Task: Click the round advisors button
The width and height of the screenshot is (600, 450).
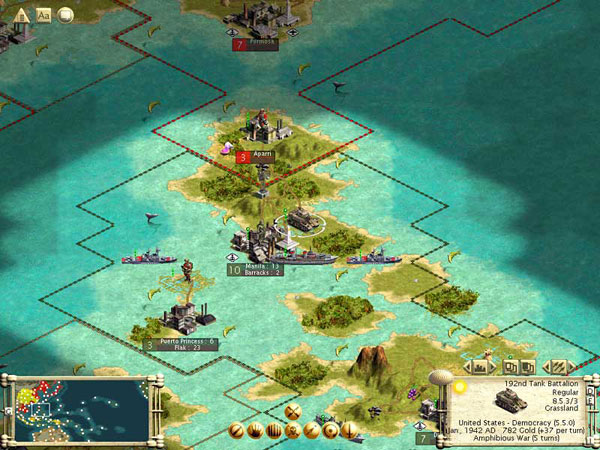Action: click(x=66, y=14)
